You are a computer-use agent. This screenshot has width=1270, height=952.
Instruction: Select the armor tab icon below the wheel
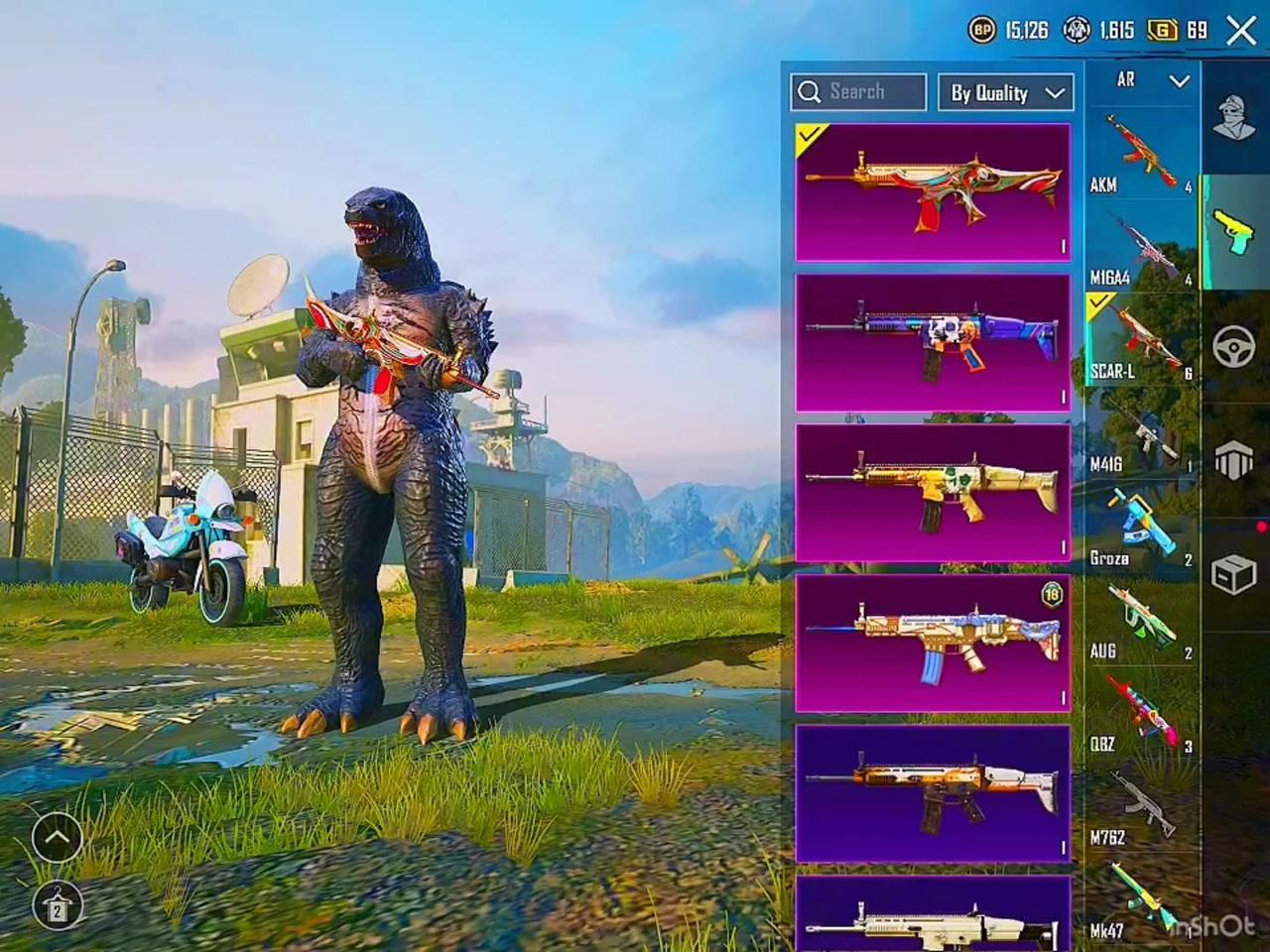[x=1233, y=459]
